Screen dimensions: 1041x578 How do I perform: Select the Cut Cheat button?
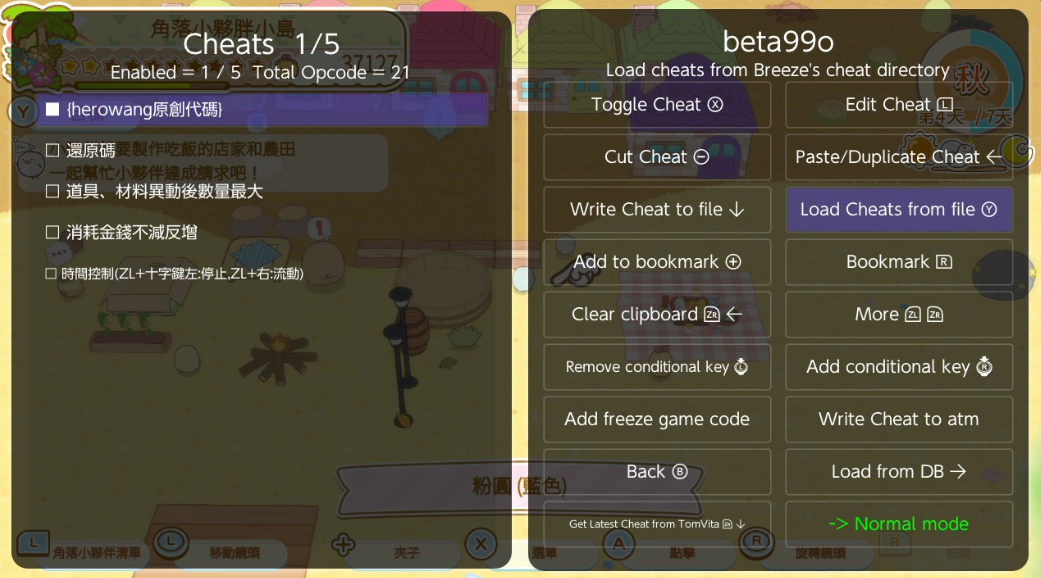(657, 157)
